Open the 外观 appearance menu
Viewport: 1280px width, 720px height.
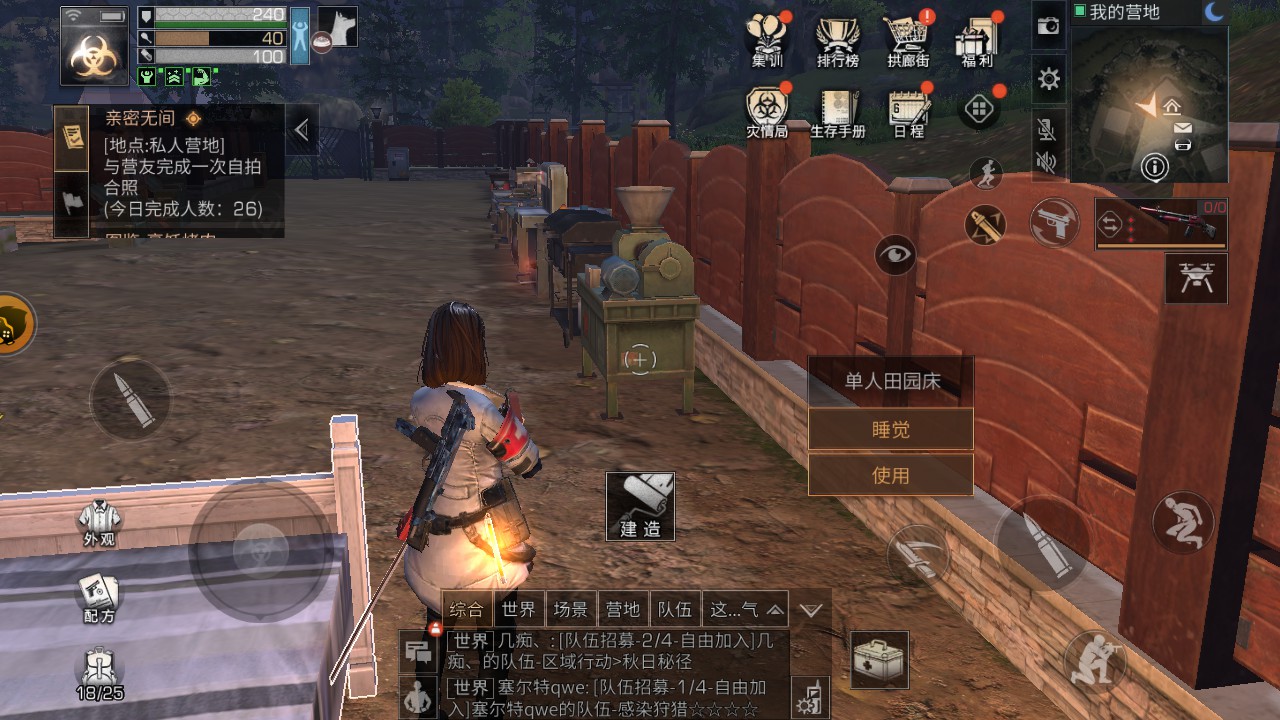point(99,522)
